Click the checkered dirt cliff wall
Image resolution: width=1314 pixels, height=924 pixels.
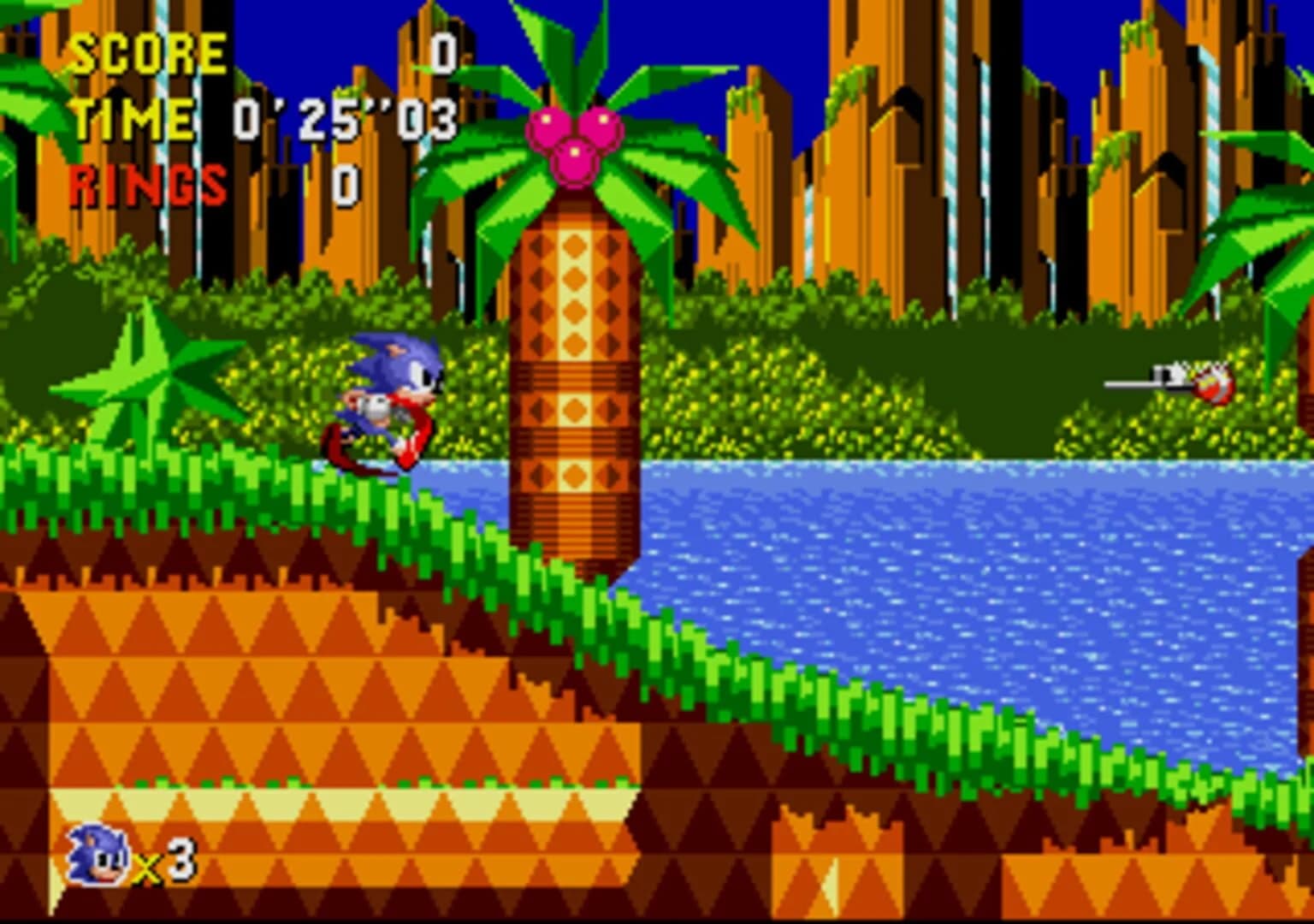(x=257, y=684)
